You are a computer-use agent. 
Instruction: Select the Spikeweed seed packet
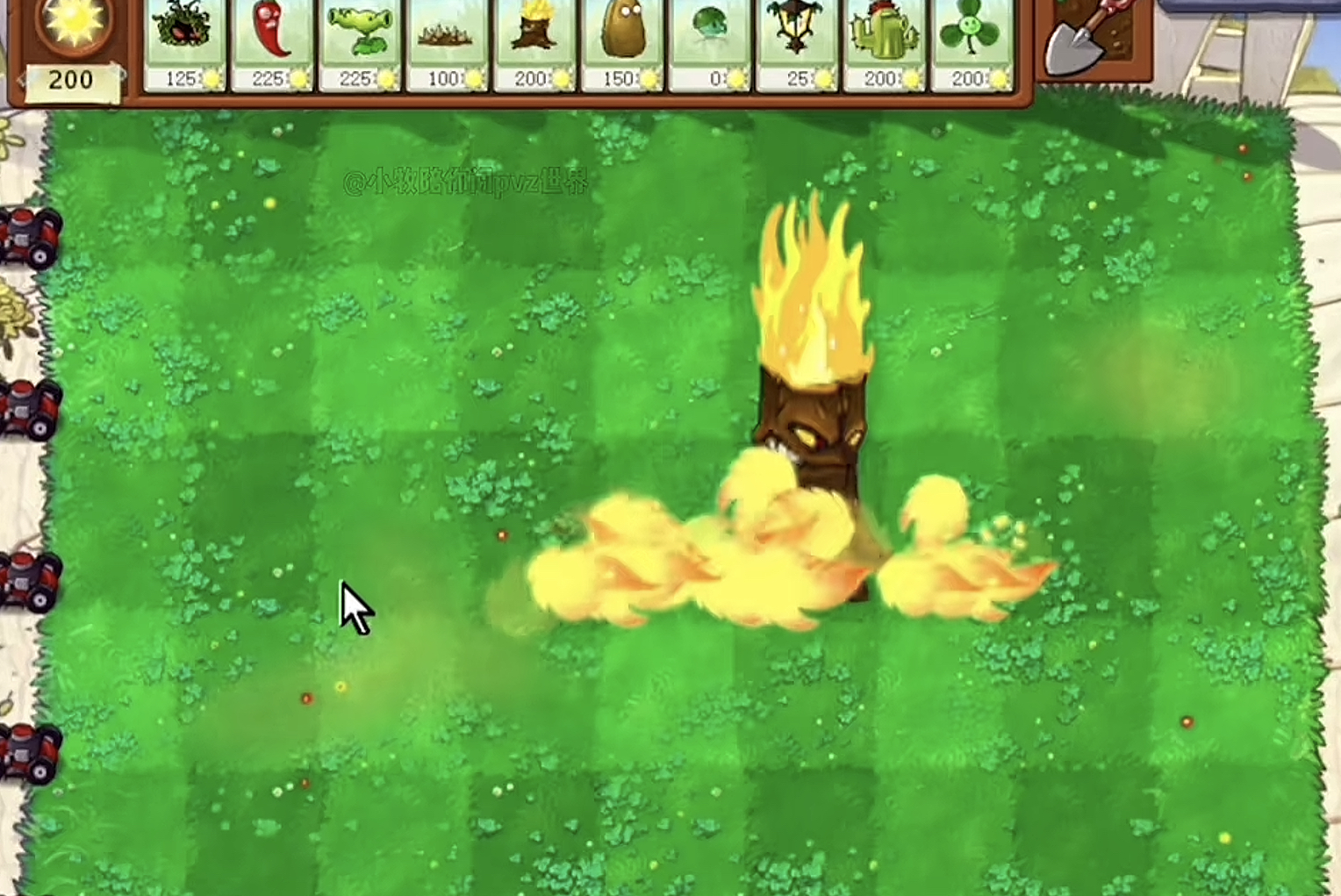coord(448,42)
